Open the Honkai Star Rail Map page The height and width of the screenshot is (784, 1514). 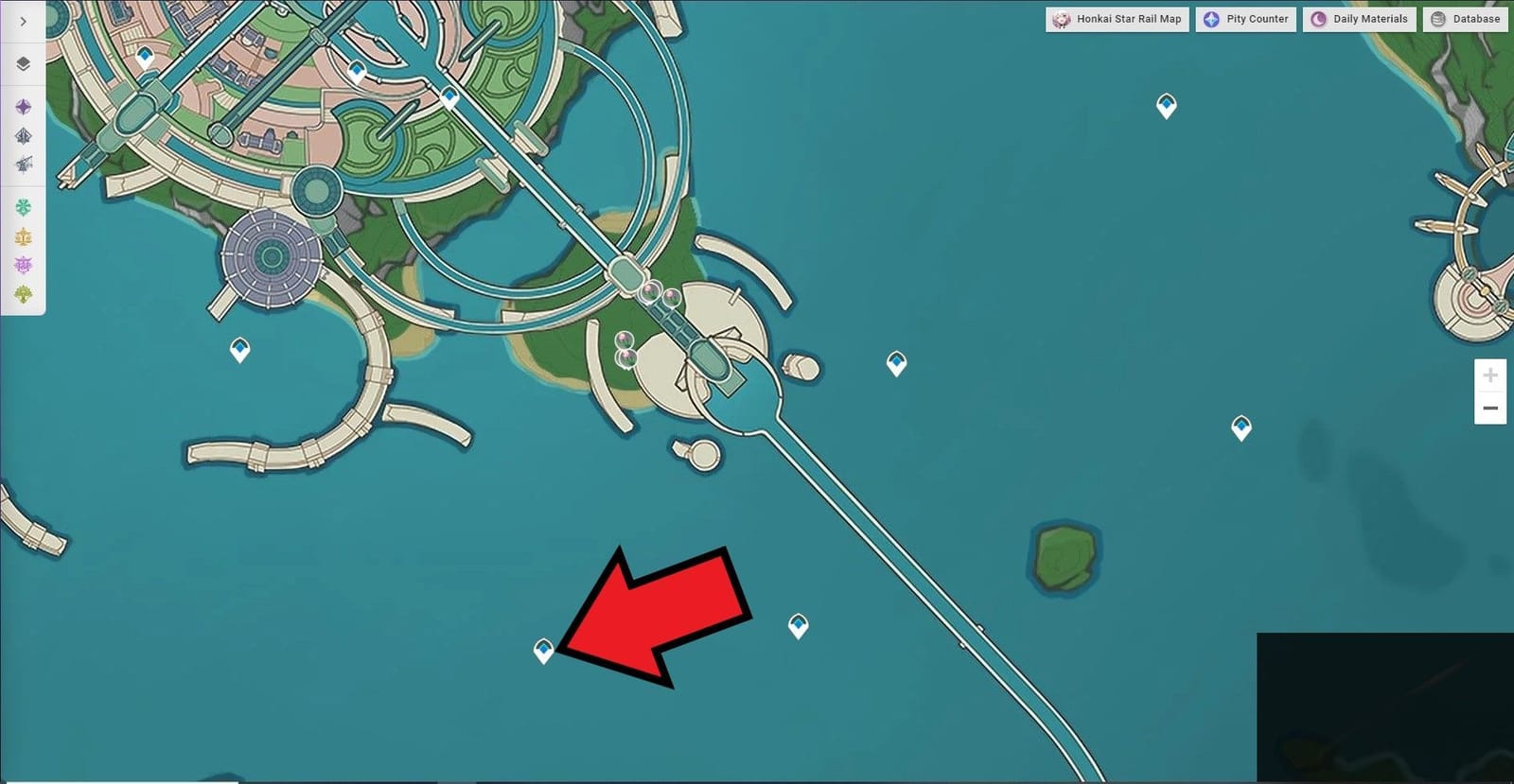coord(1117,19)
